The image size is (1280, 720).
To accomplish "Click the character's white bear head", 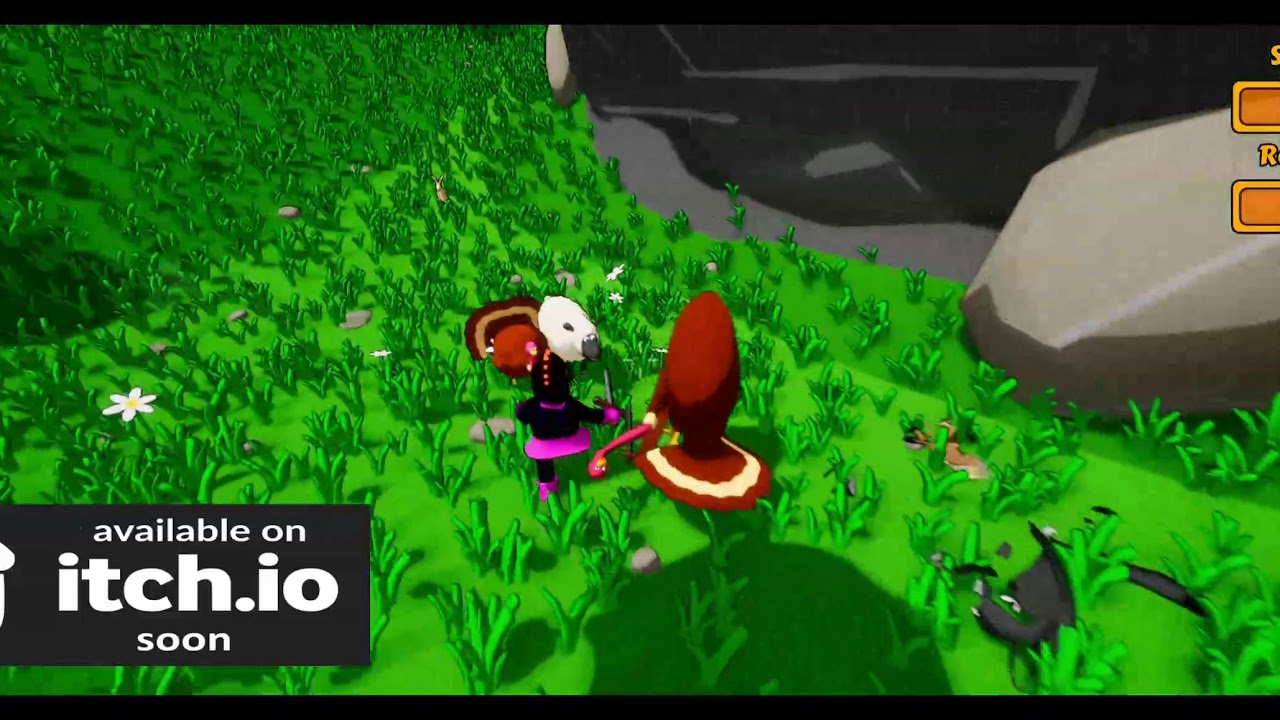I will coord(566,330).
